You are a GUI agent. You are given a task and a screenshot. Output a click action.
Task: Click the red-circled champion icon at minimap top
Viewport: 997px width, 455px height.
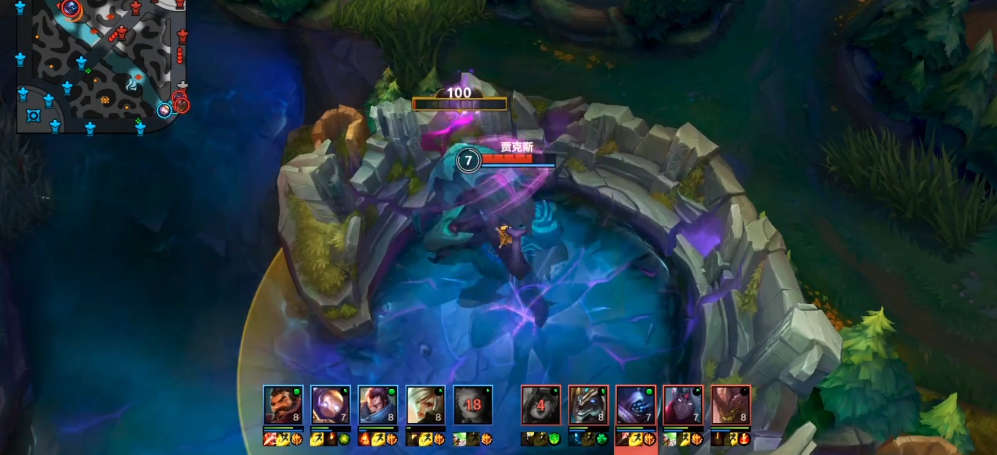click(x=70, y=9)
